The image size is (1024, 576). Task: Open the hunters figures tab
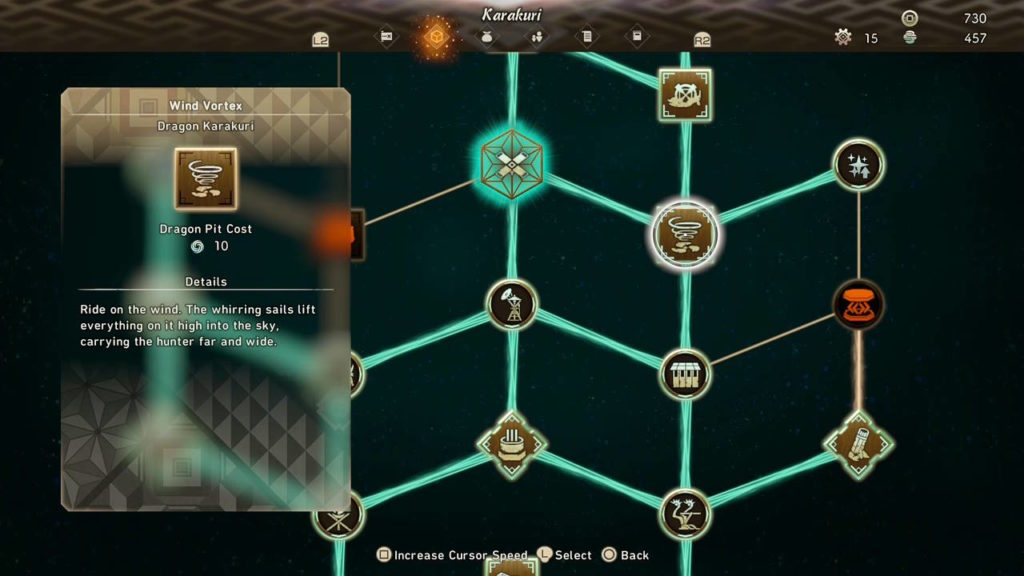pos(537,37)
